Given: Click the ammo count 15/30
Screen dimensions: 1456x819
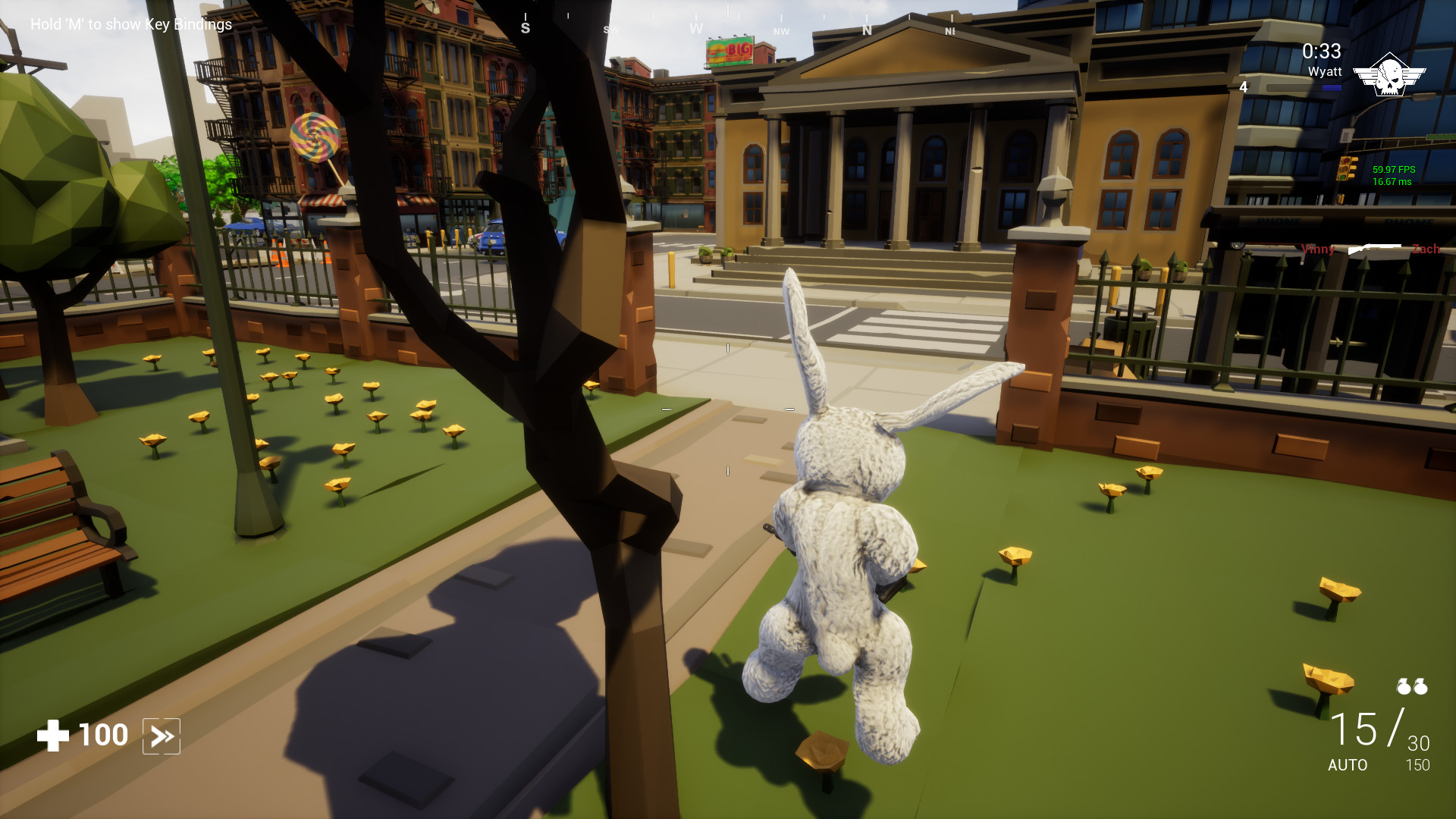Looking at the screenshot, I should 1373,730.
